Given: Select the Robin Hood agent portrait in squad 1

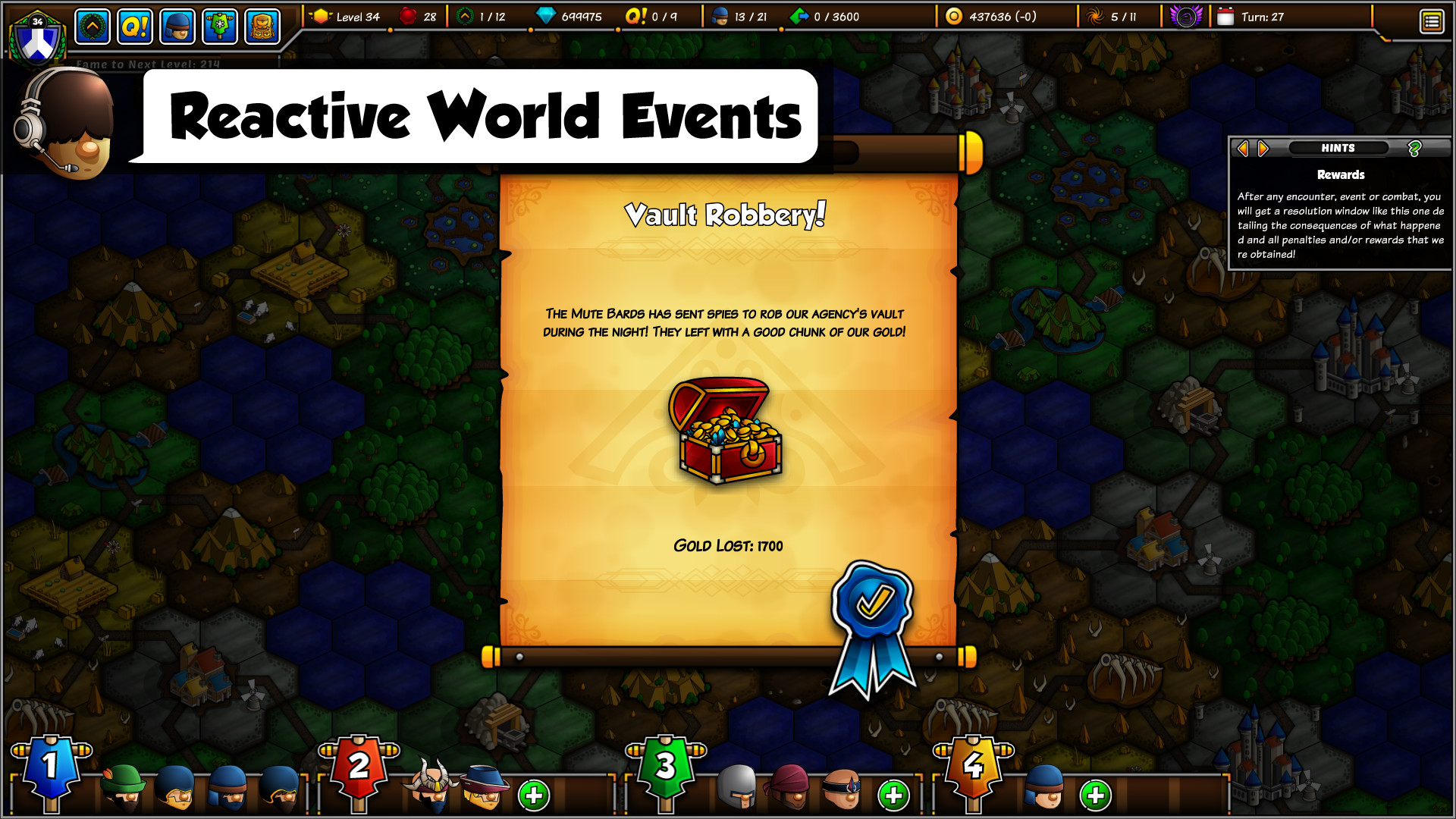Looking at the screenshot, I should coord(121,790).
